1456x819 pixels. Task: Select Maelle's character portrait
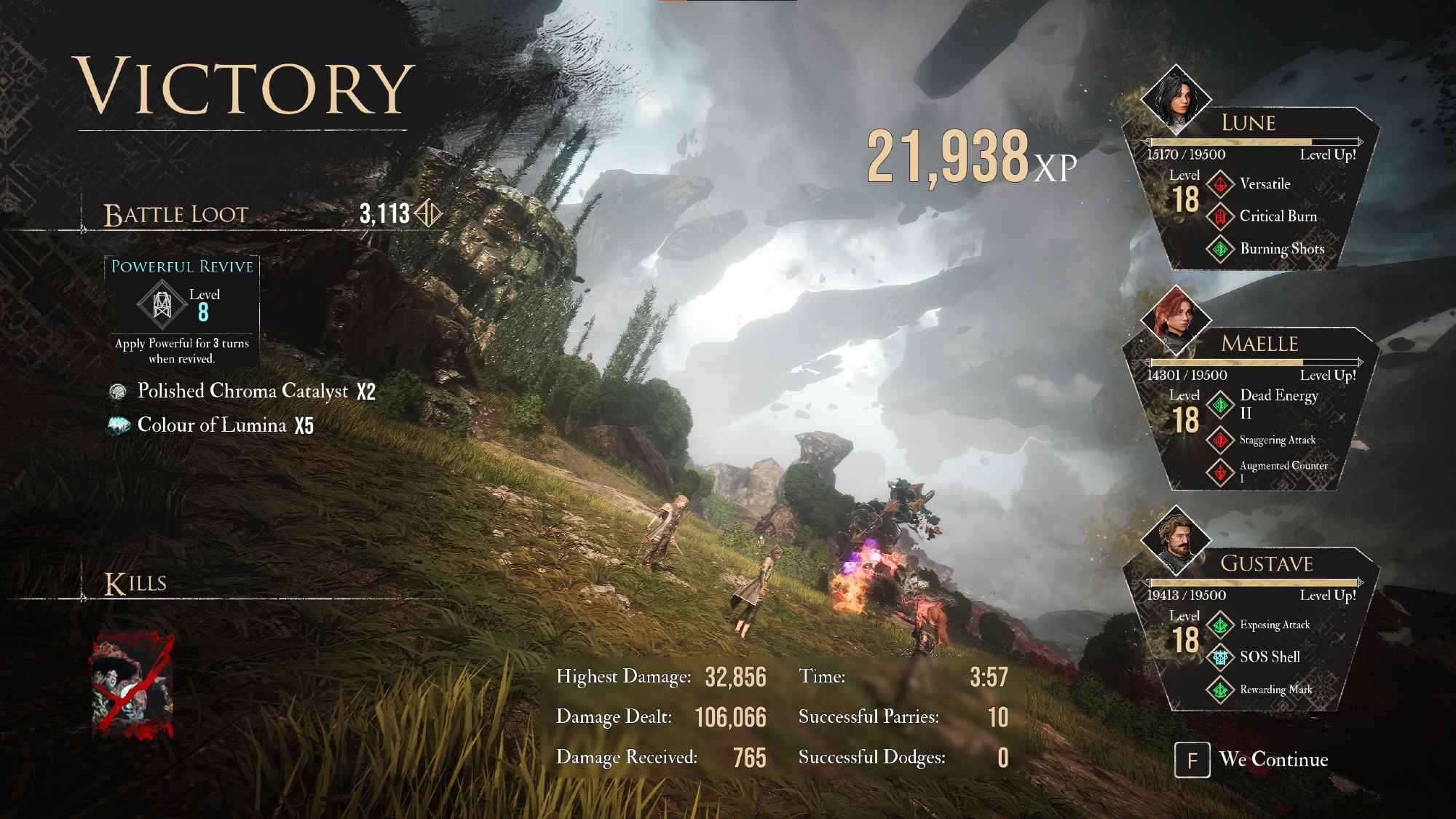pyautogui.click(x=1176, y=320)
